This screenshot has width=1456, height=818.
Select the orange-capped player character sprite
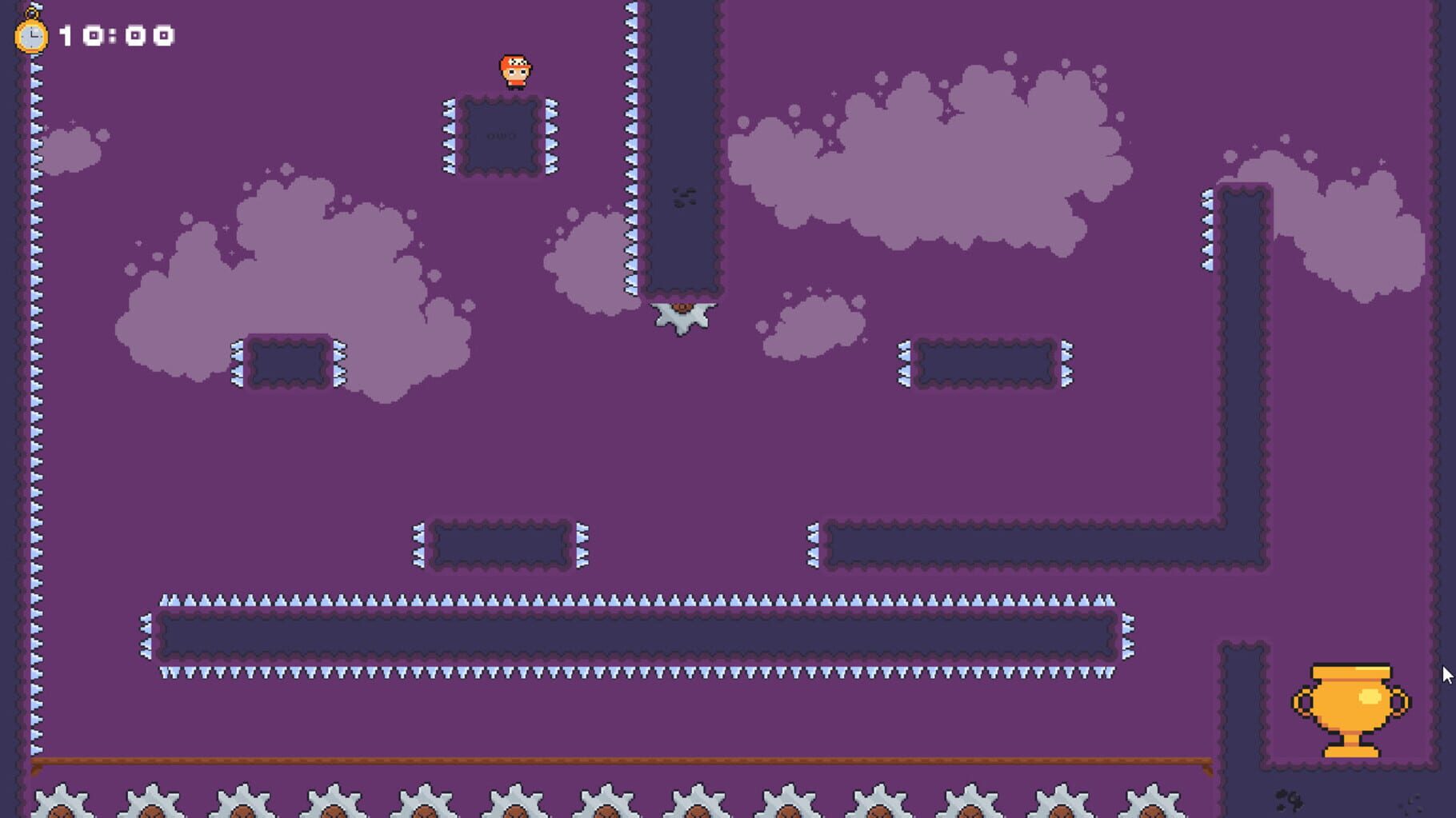pyautogui.click(x=515, y=72)
